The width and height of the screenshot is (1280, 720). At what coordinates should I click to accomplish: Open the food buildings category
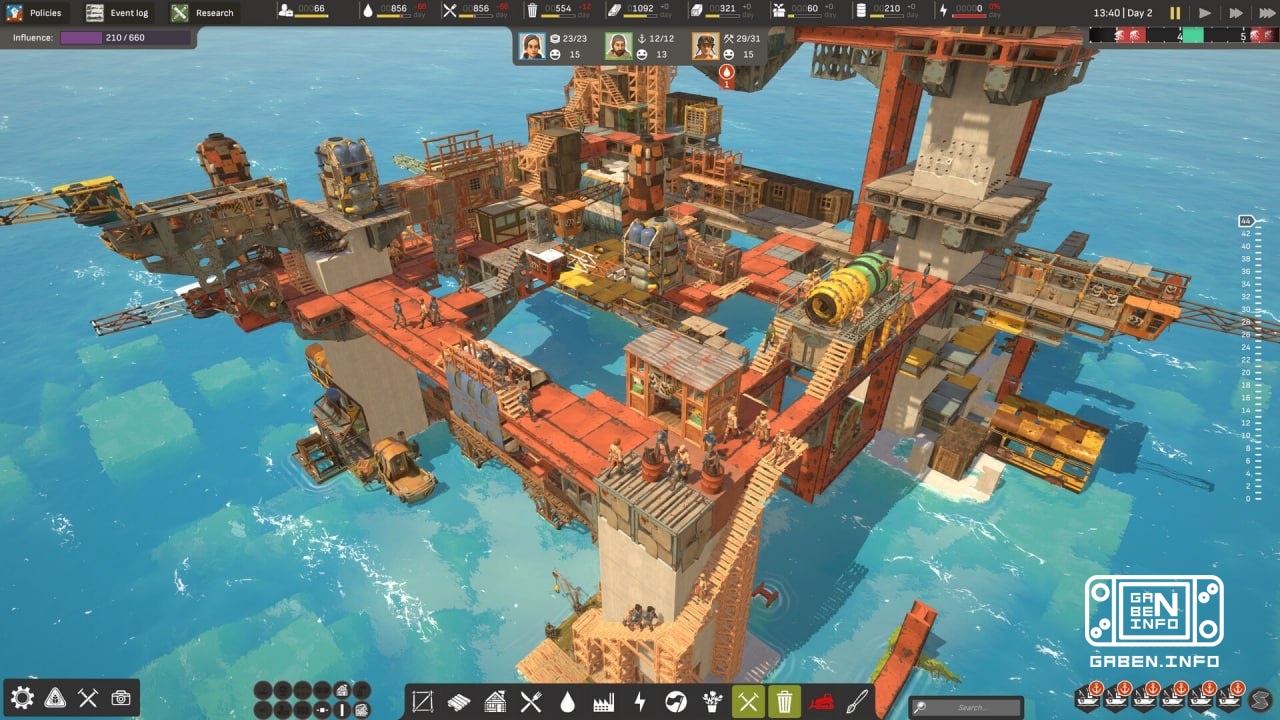click(530, 702)
